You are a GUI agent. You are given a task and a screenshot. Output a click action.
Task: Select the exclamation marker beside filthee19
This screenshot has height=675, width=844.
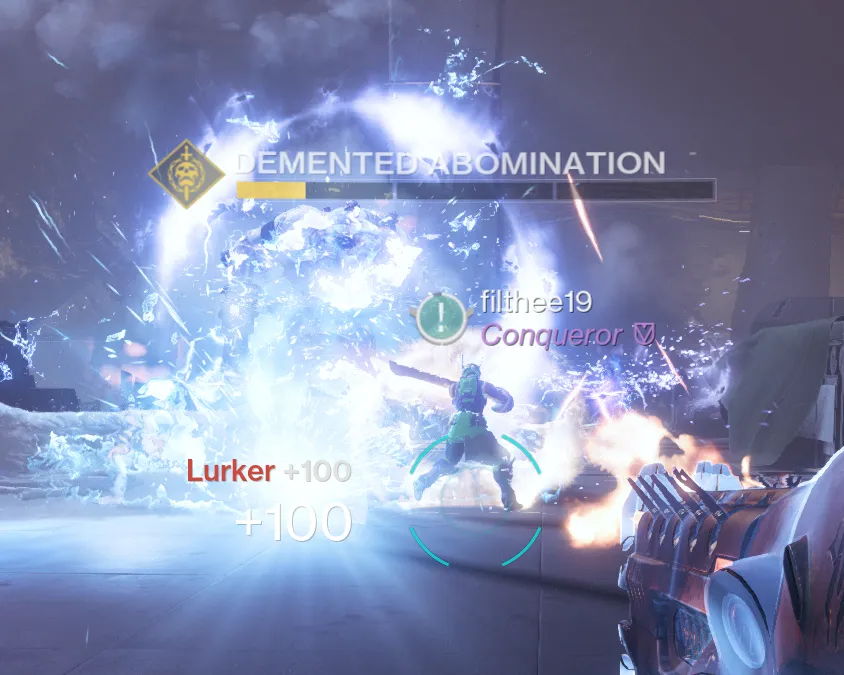(440, 317)
